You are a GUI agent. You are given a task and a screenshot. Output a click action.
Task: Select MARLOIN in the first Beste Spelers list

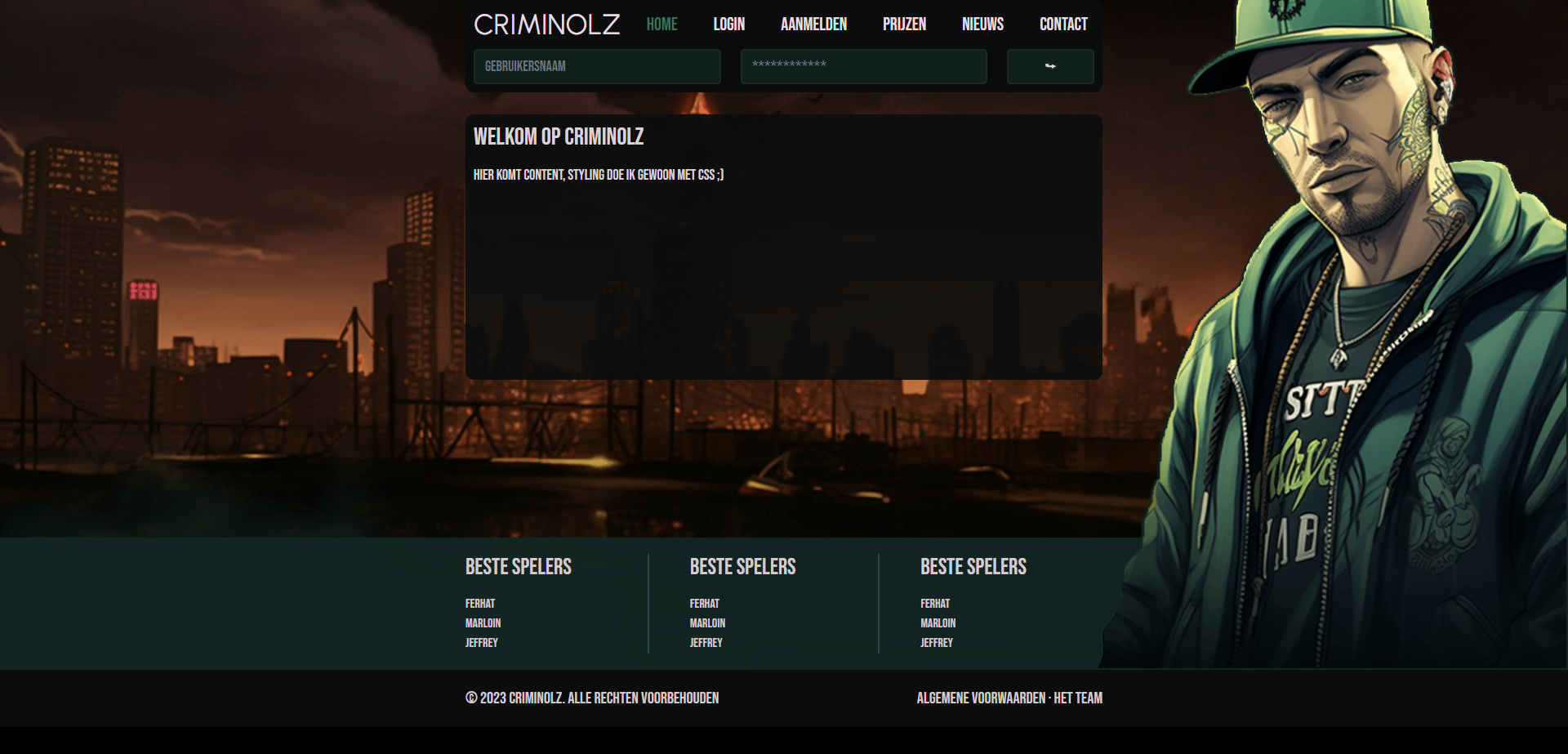[483, 623]
